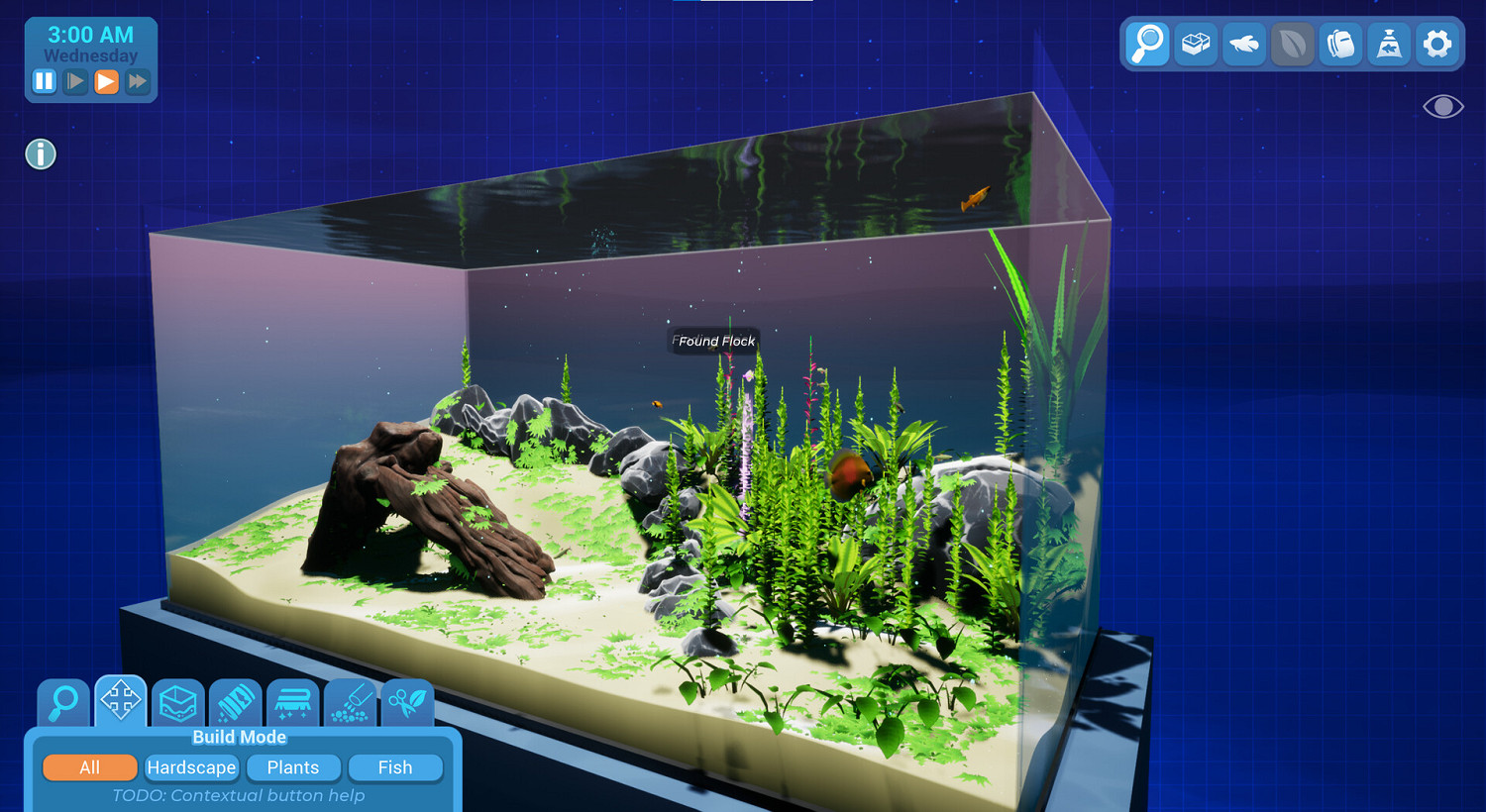Select the Hardscape filter
The image size is (1486, 812).
point(191,767)
